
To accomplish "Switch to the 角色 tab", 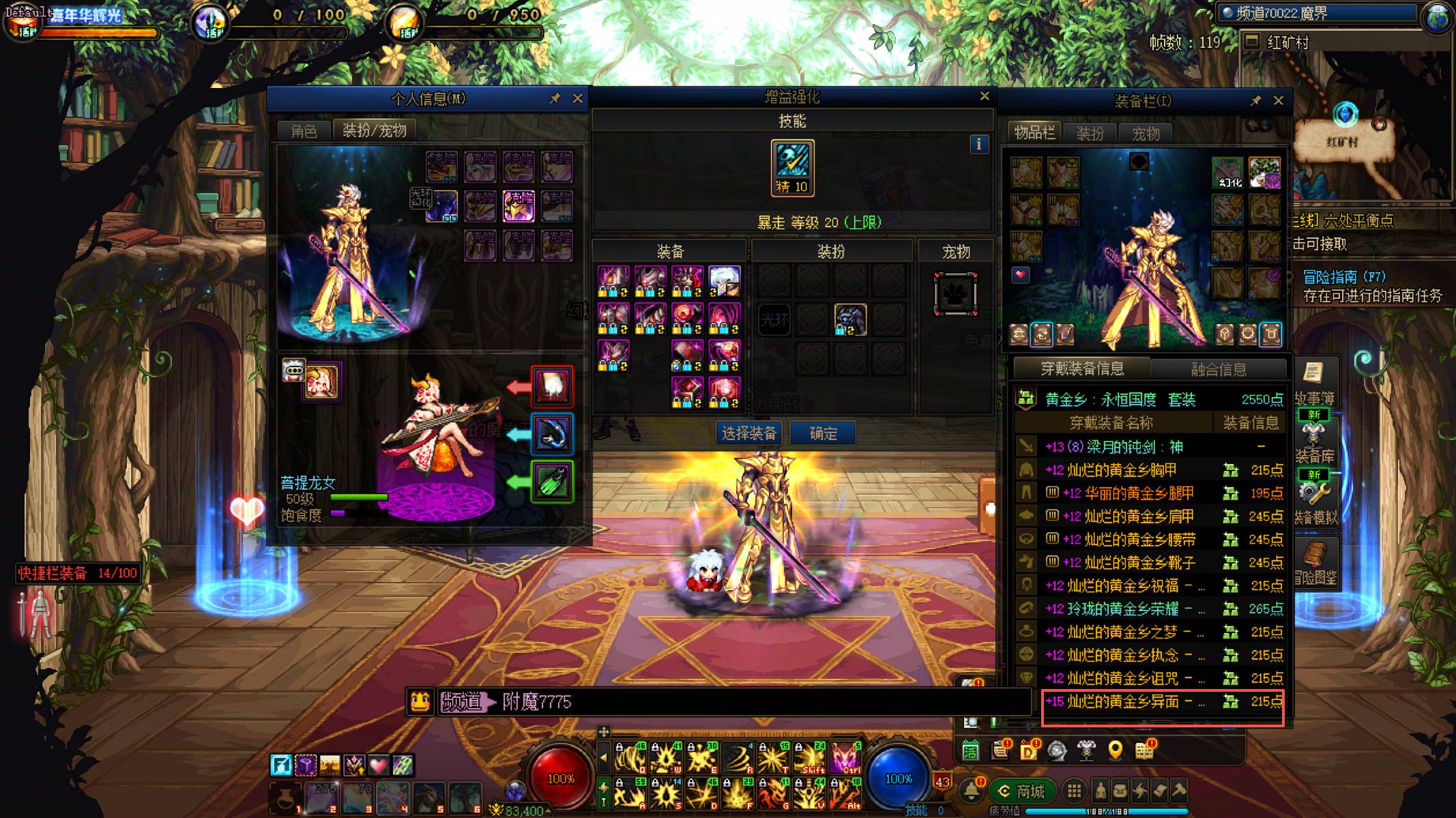I will click(304, 130).
